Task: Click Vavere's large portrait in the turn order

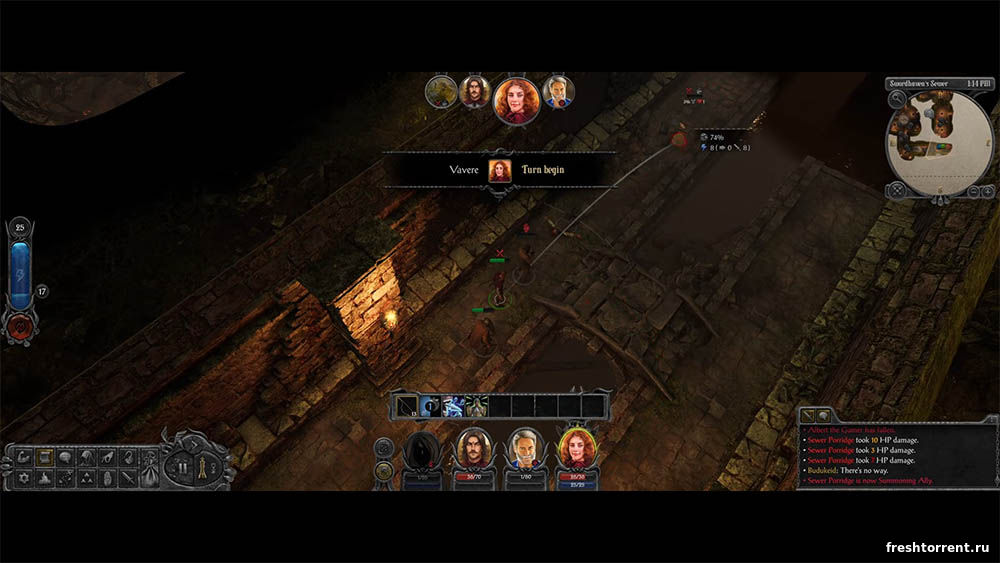Action: click(517, 100)
